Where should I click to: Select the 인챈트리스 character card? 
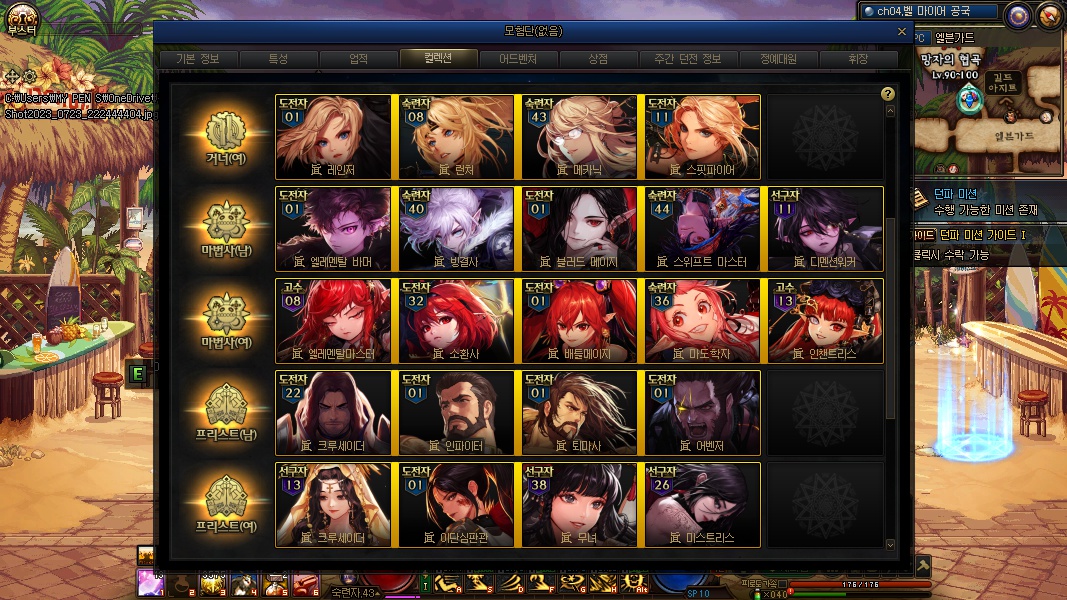pos(825,321)
